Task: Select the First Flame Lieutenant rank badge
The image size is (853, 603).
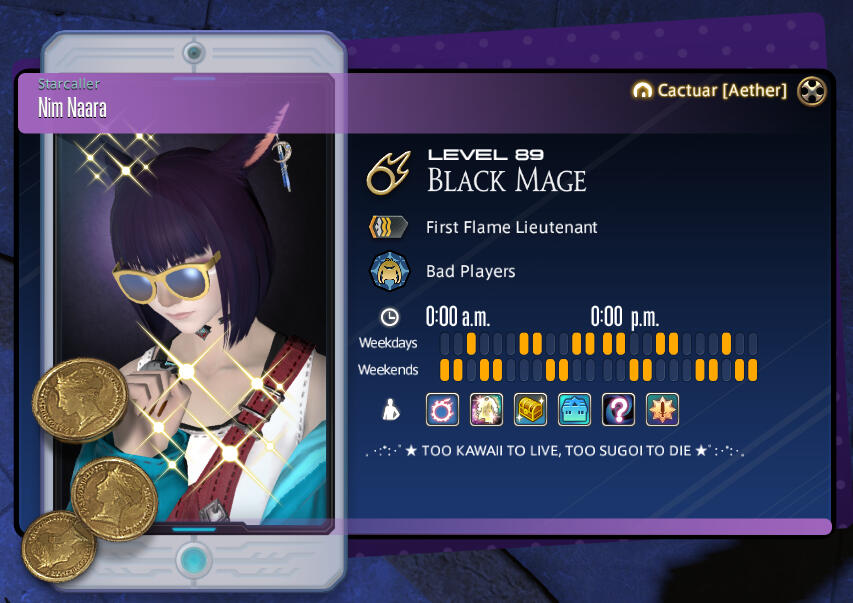Action: [388, 227]
